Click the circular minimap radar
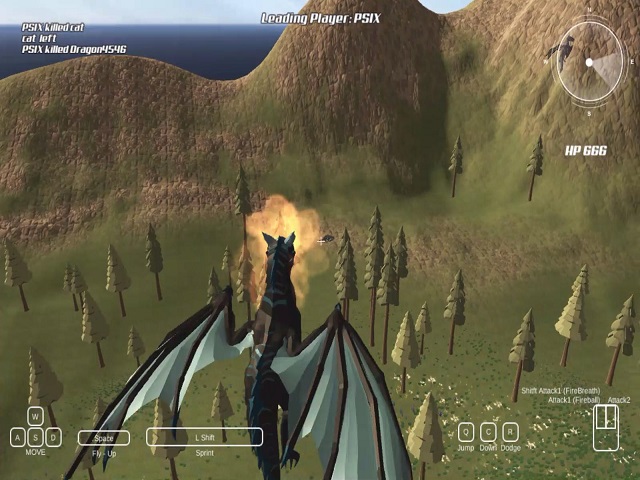The width and height of the screenshot is (640, 480). (x=589, y=63)
